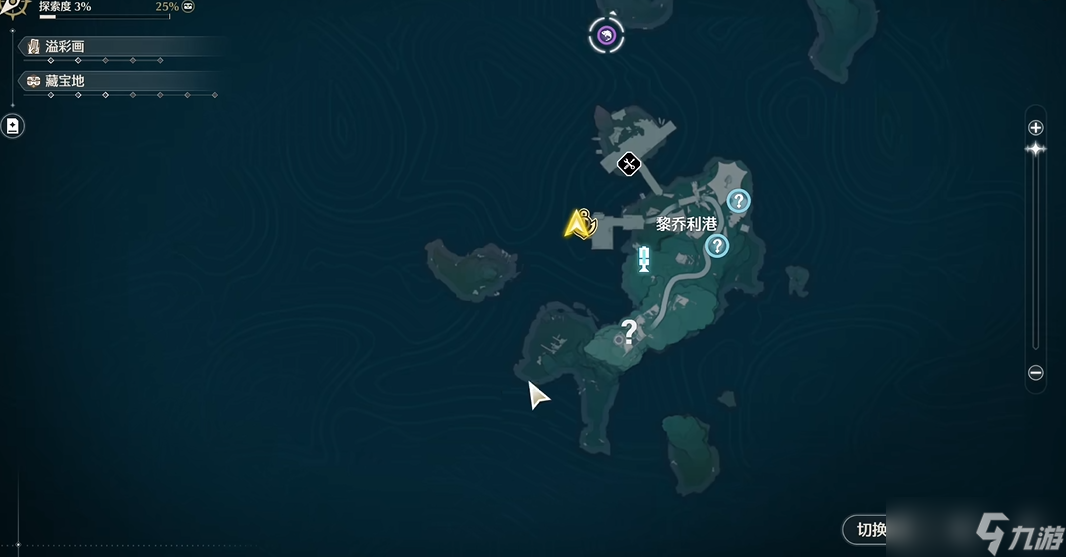Select the blue question mark beside 黎乔利港 label
1066x557 pixels.
717,246
